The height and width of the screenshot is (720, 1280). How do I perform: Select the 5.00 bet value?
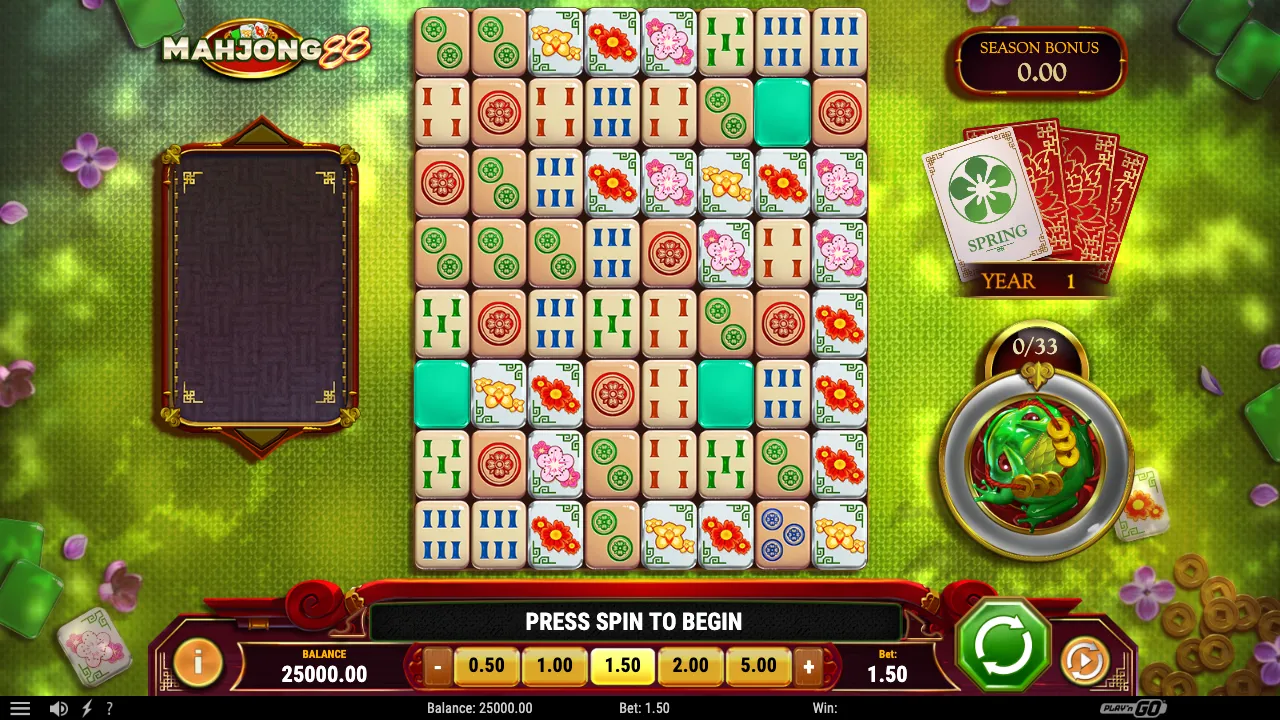758,665
